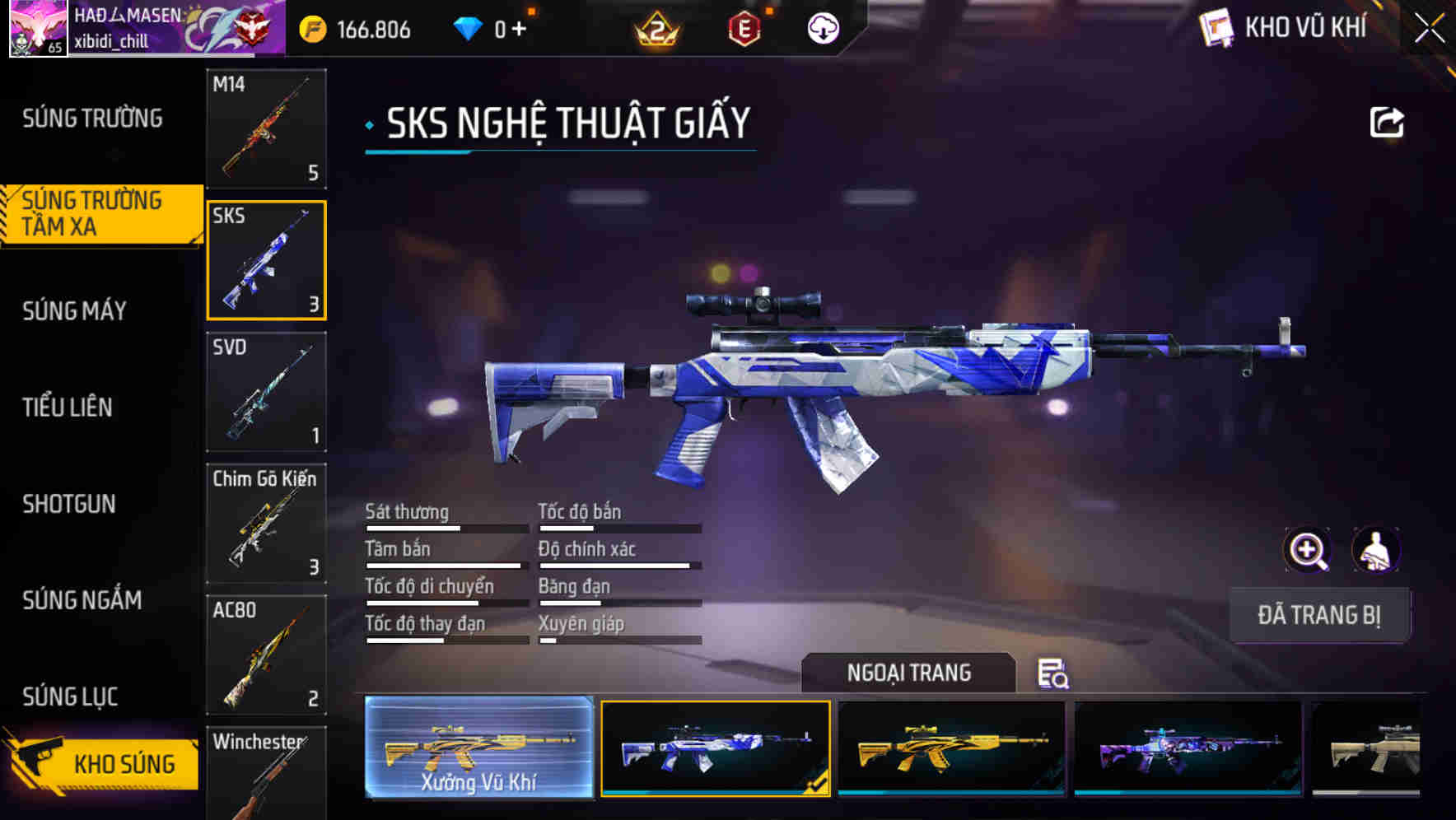This screenshot has height=820, width=1456.
Task: Open the Xưởng Vũ Khí skin thumbnail
Action: [480, 747]
